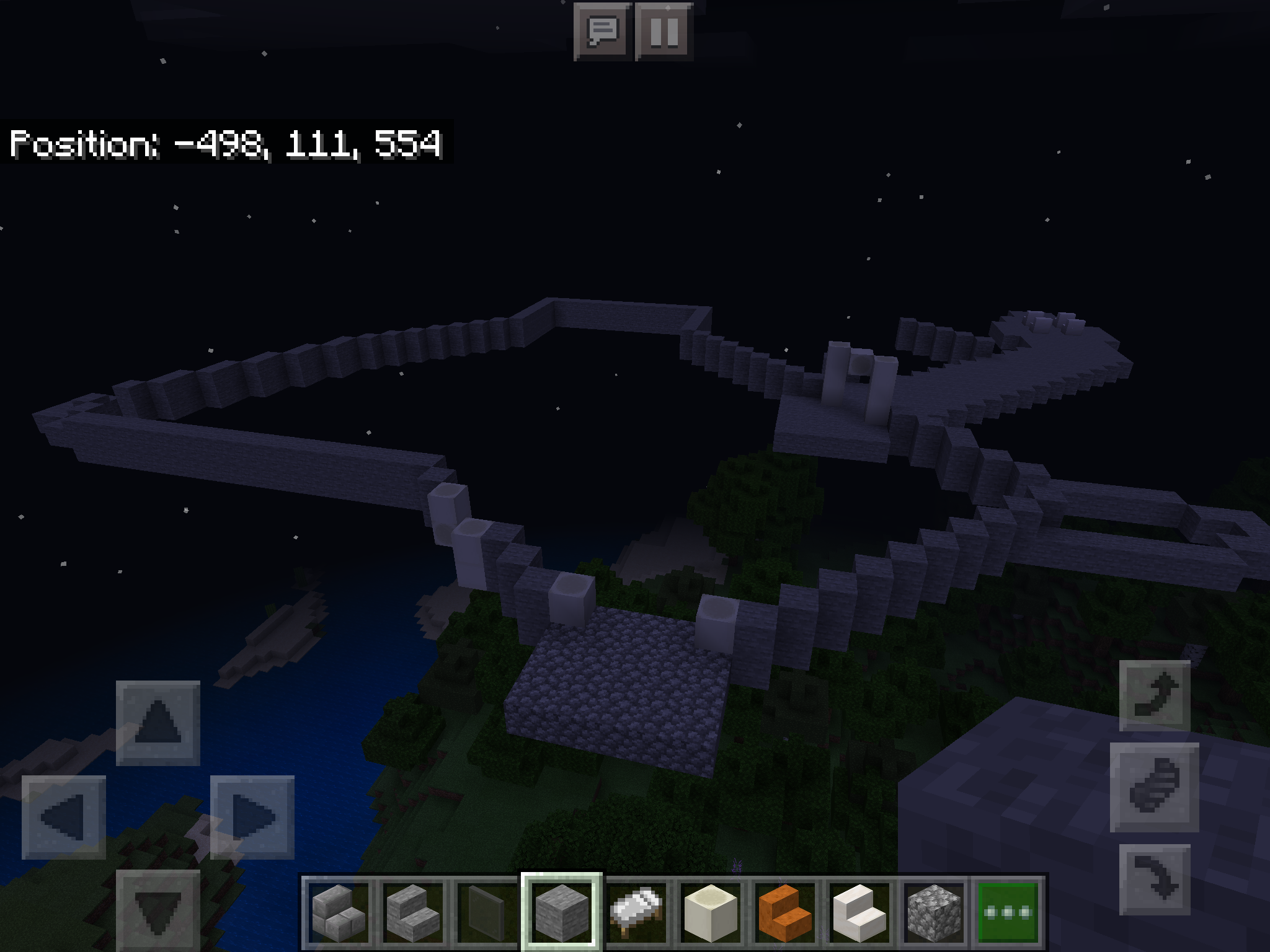The image size is (1270, 952).
Task: Choose the orange stairs hotbar slot
Action: [x=785, y=912]
